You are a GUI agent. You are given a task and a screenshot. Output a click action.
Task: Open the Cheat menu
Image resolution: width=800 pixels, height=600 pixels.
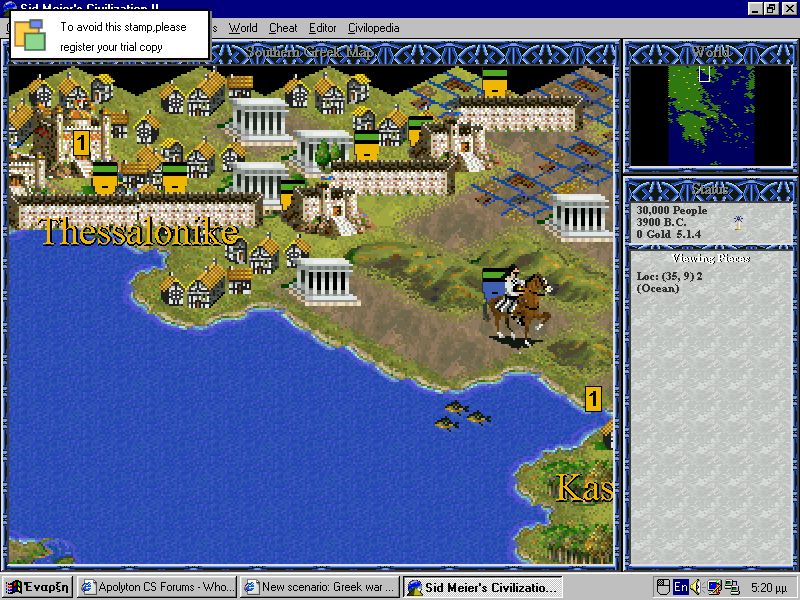[283, 28]
